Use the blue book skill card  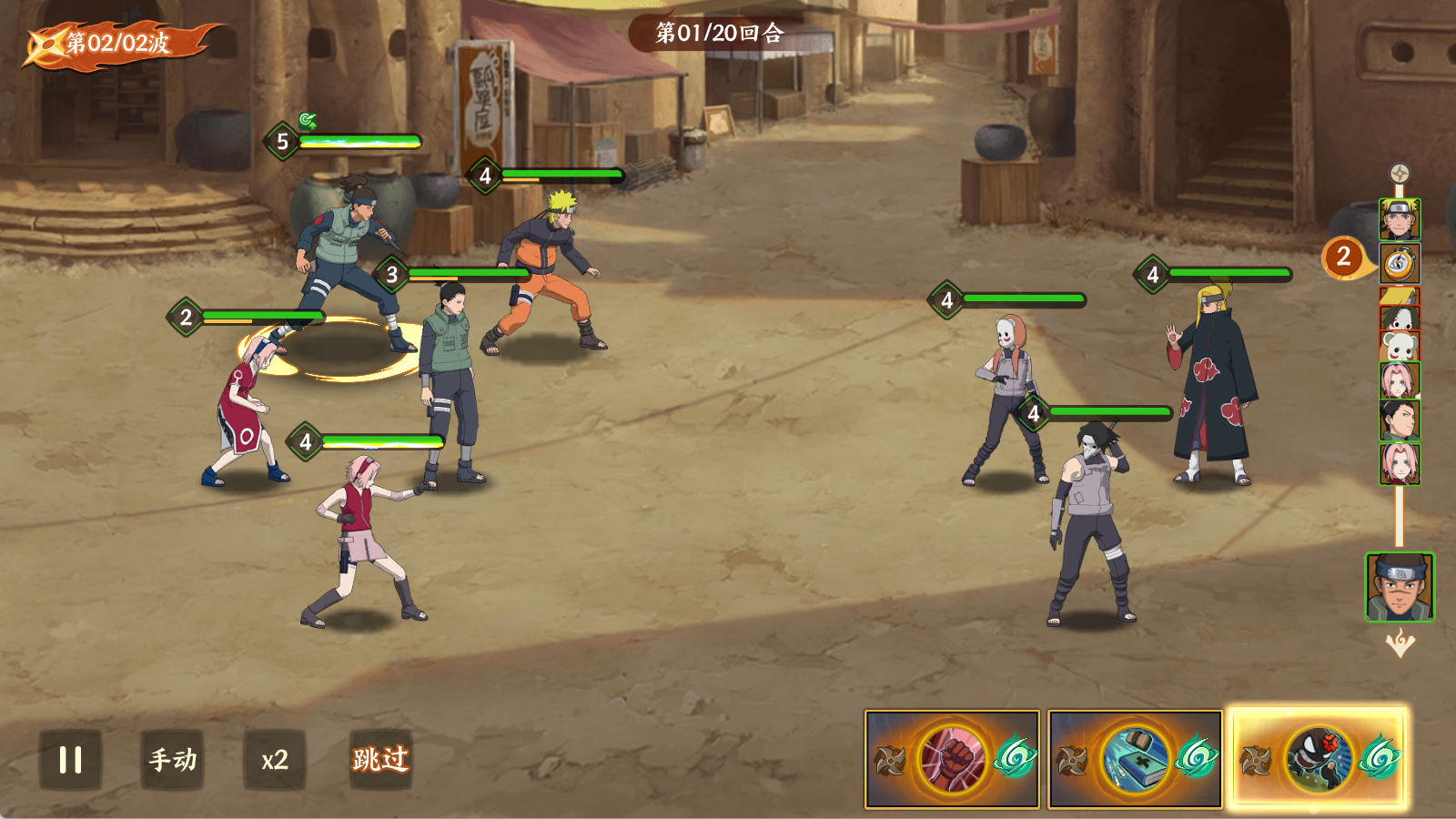point(1135,759)
